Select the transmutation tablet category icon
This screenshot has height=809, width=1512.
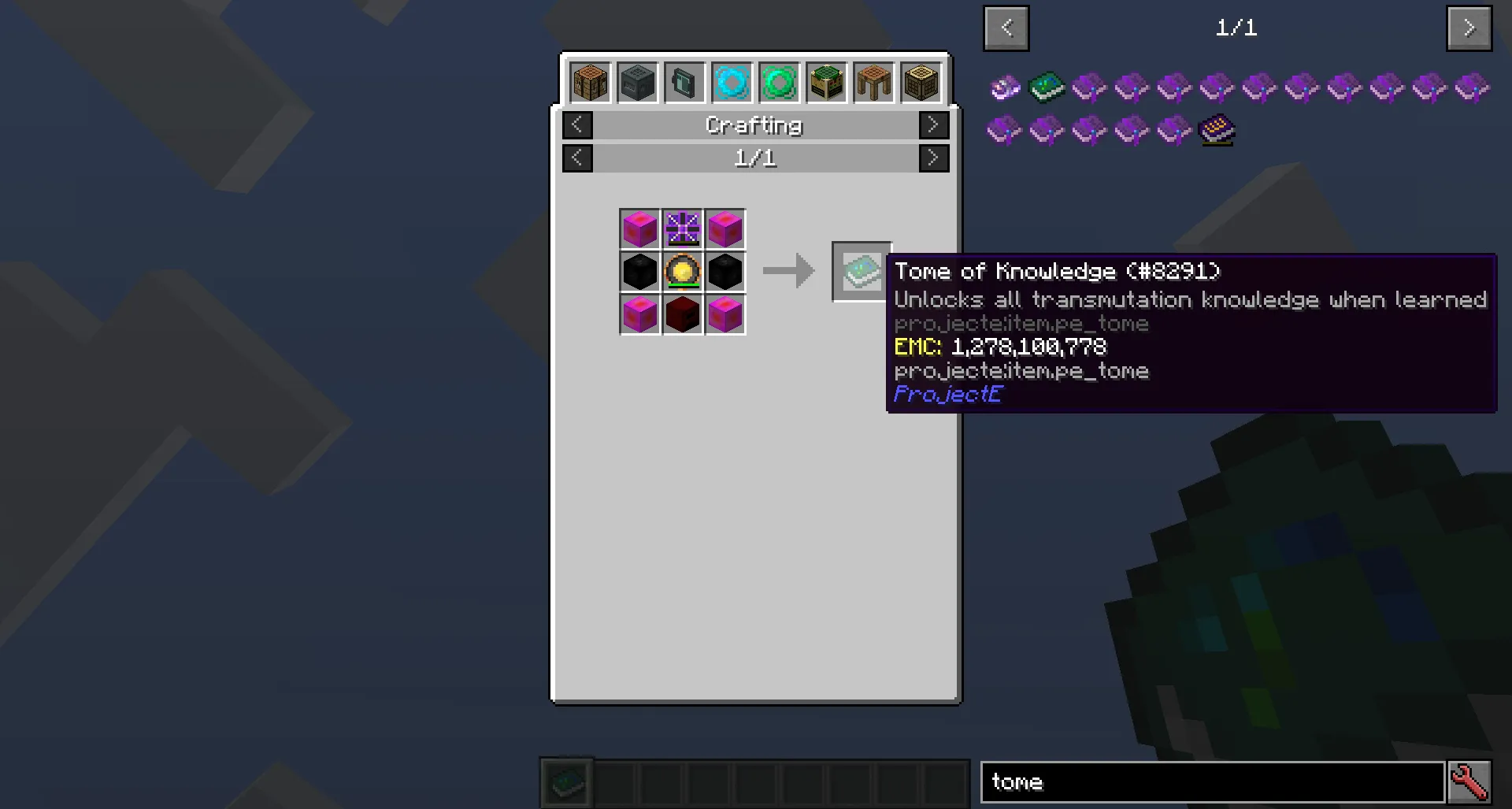[684, 82]
